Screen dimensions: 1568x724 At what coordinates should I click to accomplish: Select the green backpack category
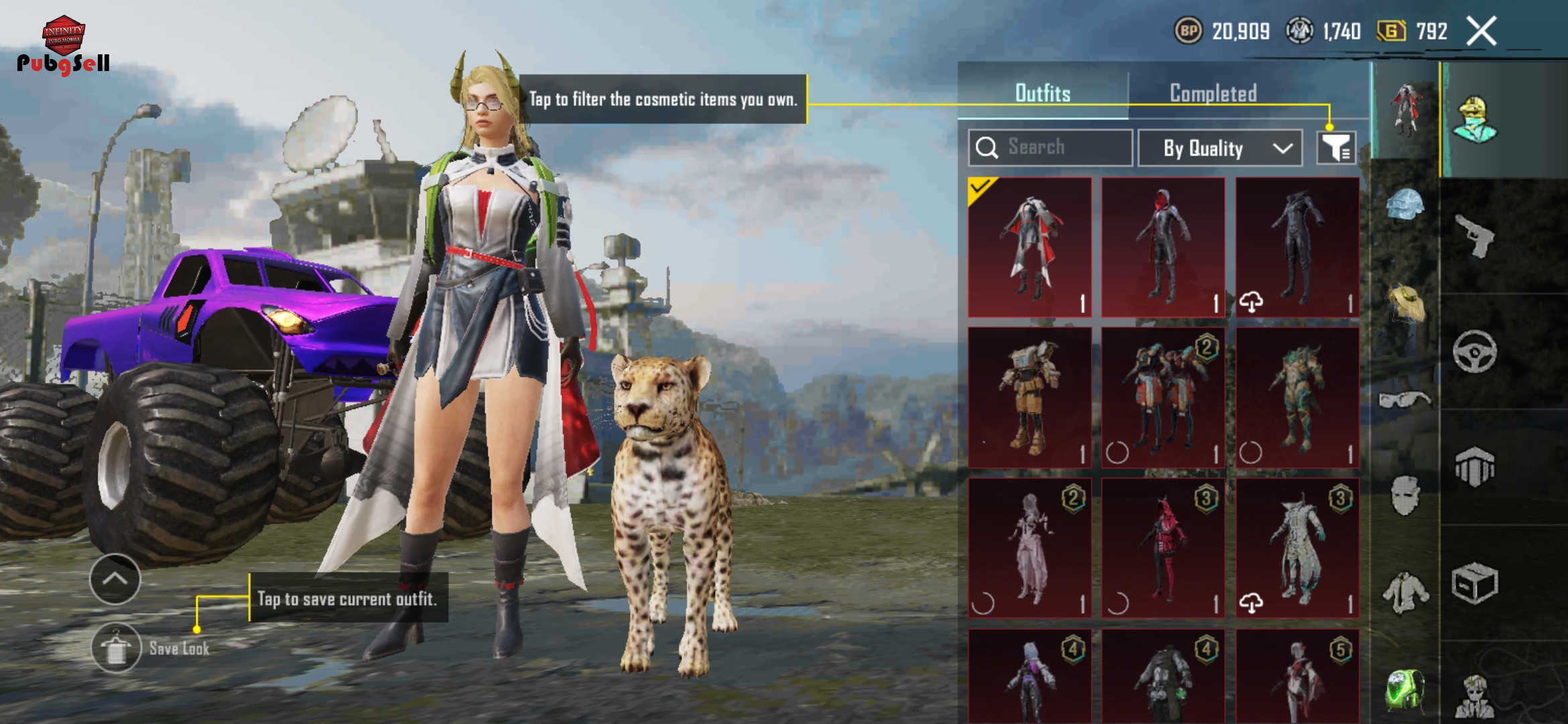pyautogui.click(x=1404, y=688)
